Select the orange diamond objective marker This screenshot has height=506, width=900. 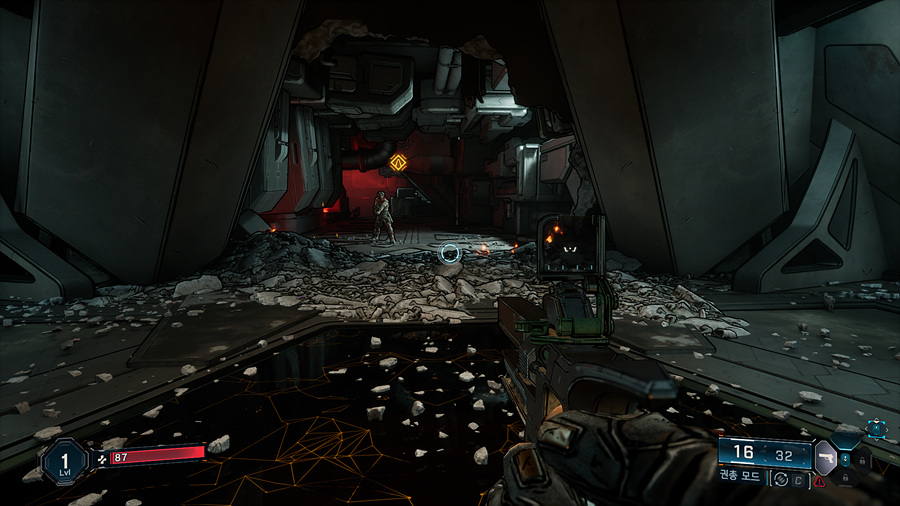pos(398,162)
